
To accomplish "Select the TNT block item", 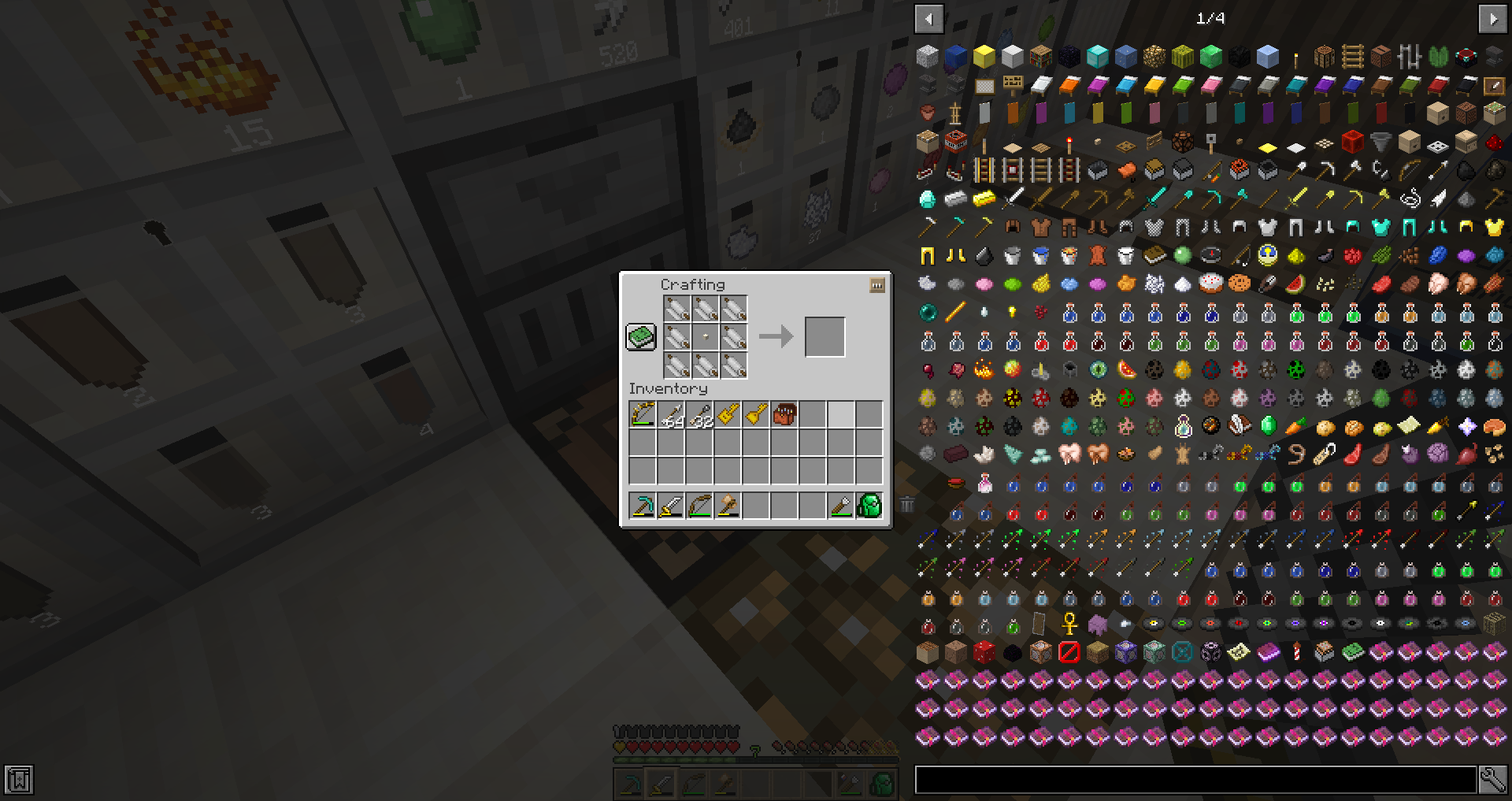I will point(955,143).
